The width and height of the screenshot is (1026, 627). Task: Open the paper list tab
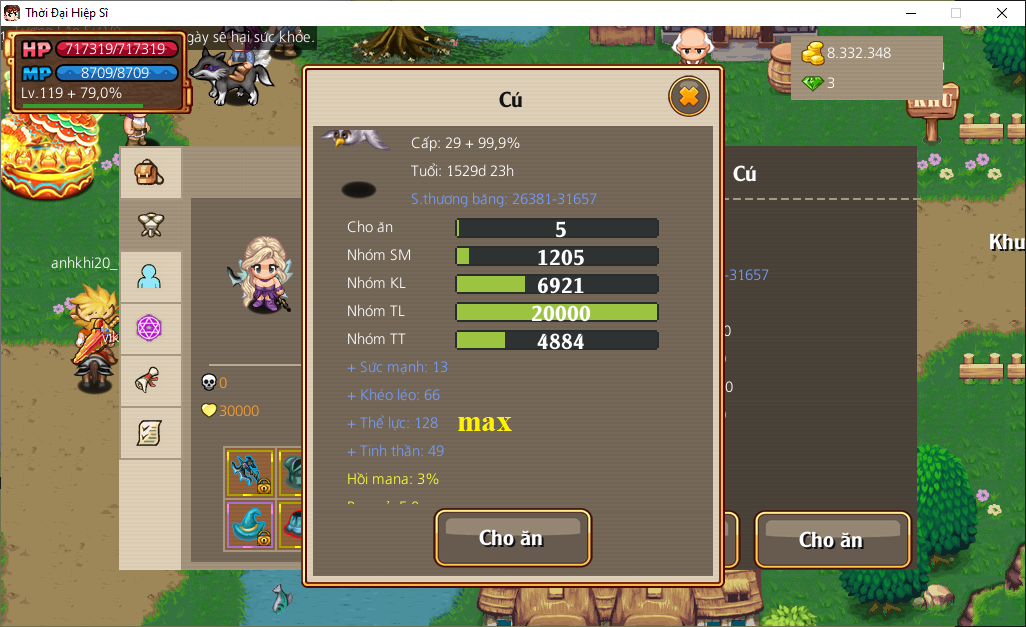(150, 433)
